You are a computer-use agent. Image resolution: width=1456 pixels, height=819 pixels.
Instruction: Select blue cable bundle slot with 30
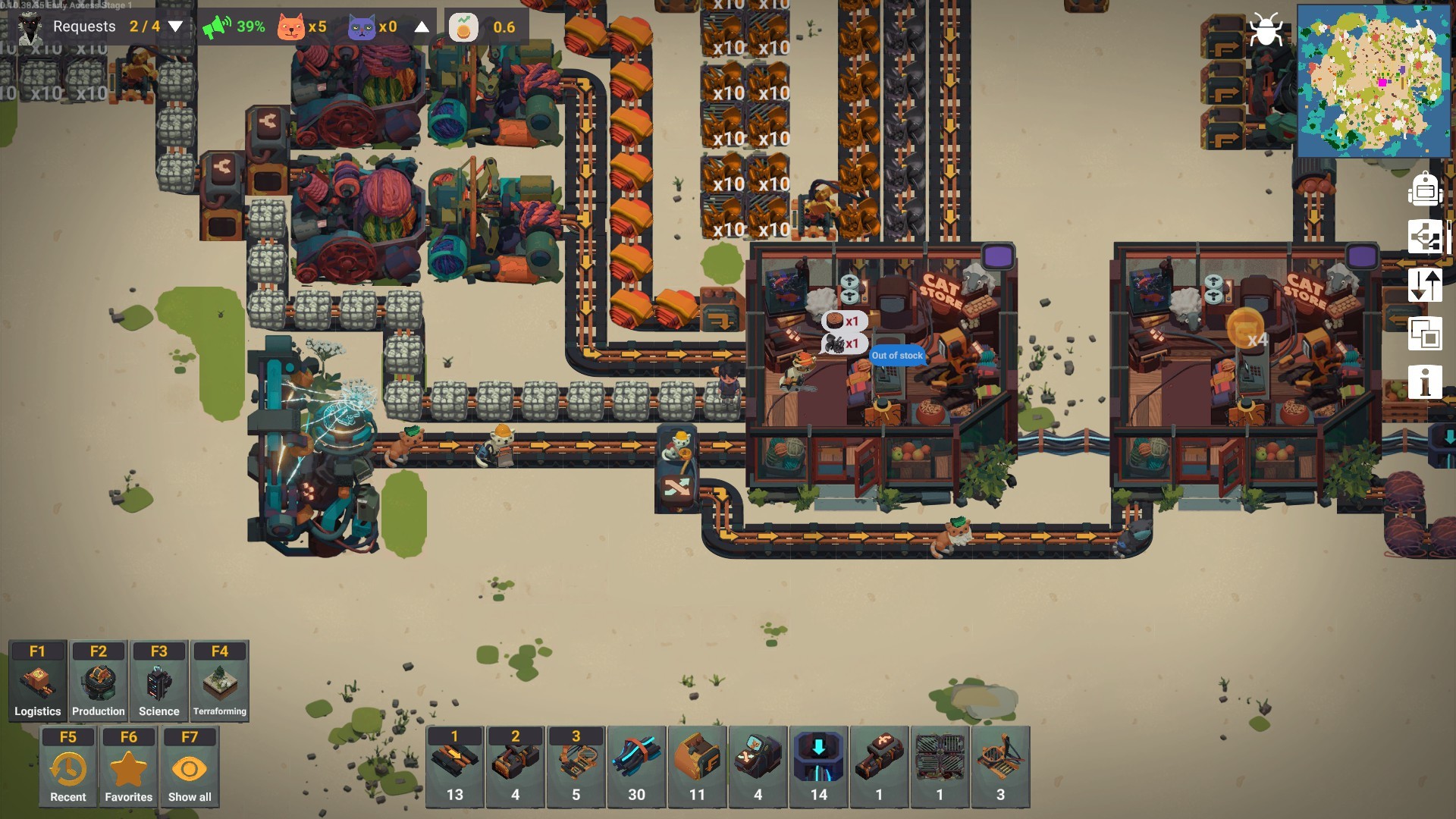tap(637, 767)
